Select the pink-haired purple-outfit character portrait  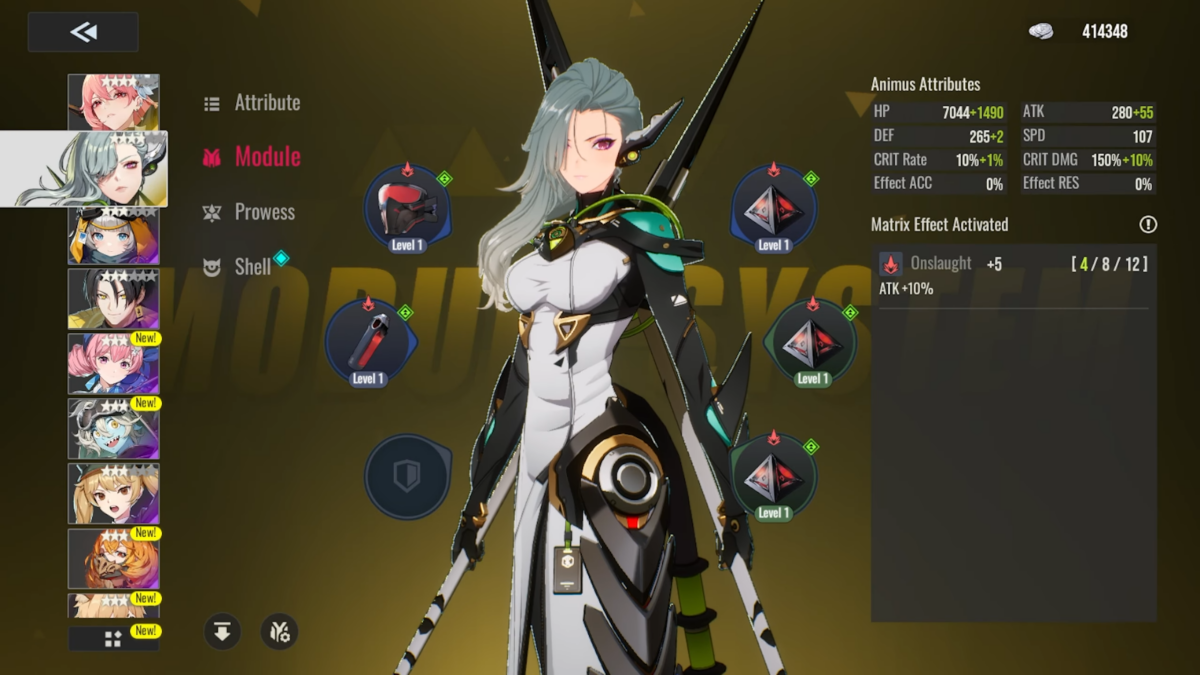point(113,363)
